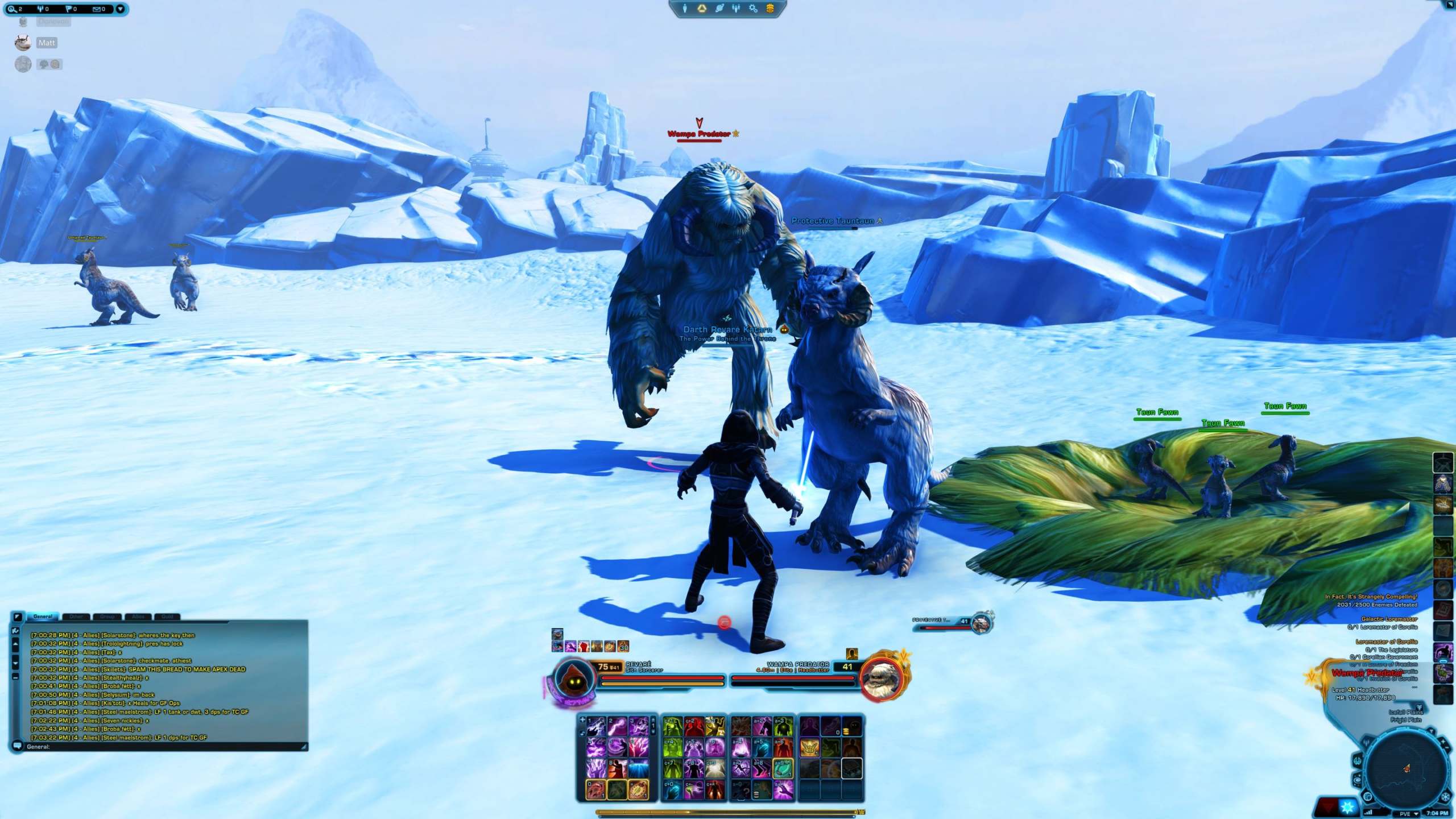Click the golden crown item slot
The width and height of the screenshot is (1456, 819).
tap(809, 747)
